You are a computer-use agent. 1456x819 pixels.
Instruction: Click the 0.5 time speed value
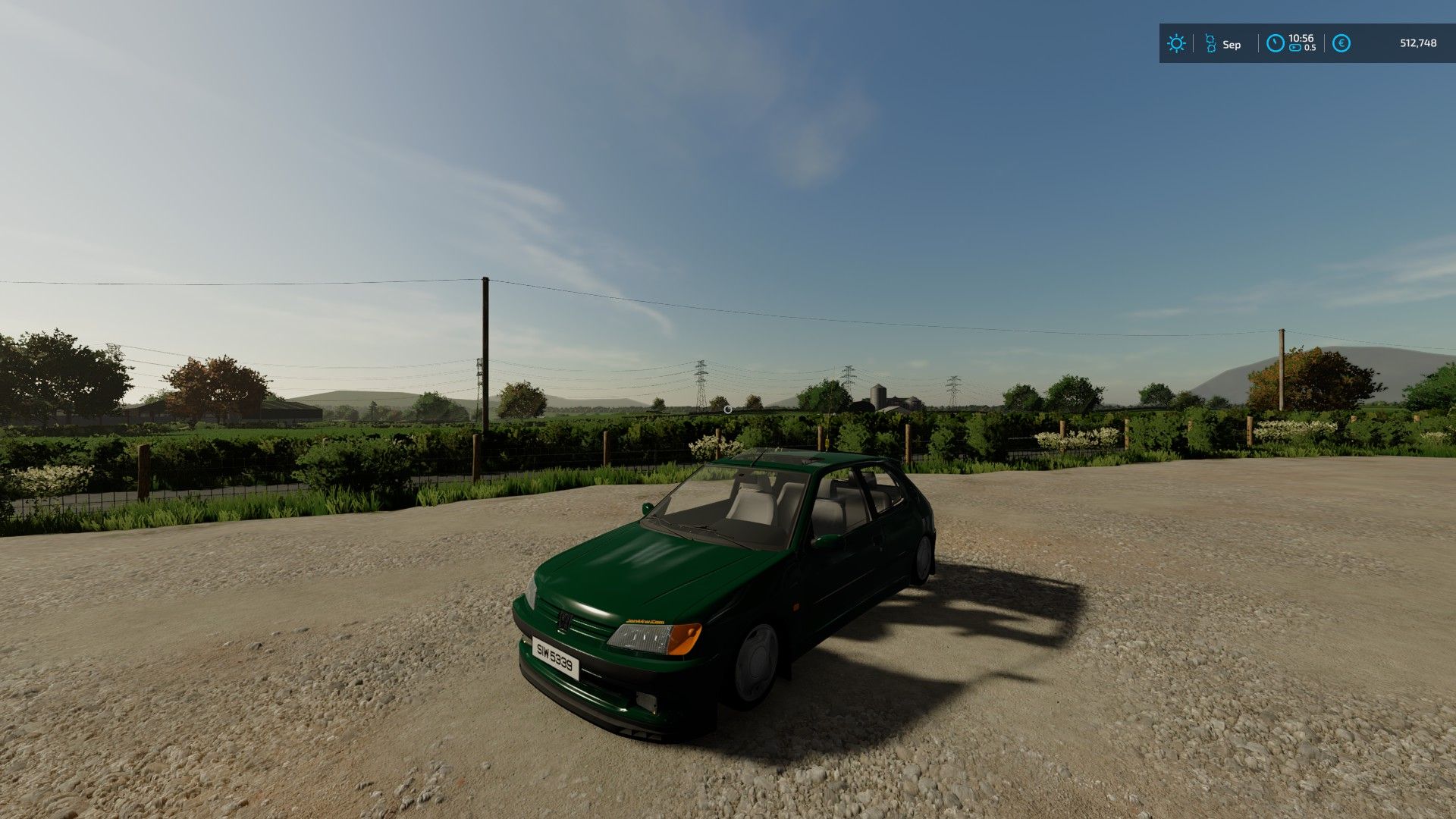coord(1310,47)
